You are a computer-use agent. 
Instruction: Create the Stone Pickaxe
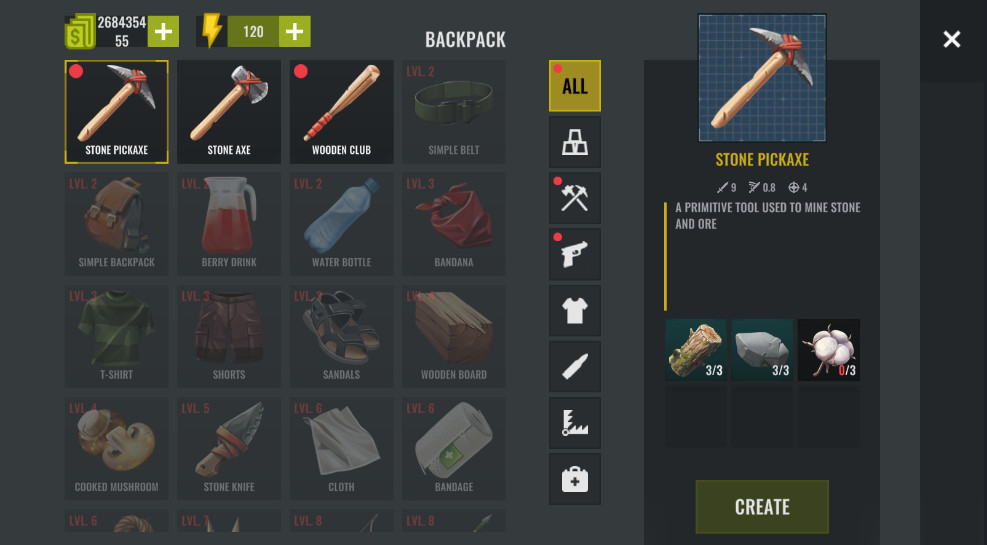pos(762,506)
